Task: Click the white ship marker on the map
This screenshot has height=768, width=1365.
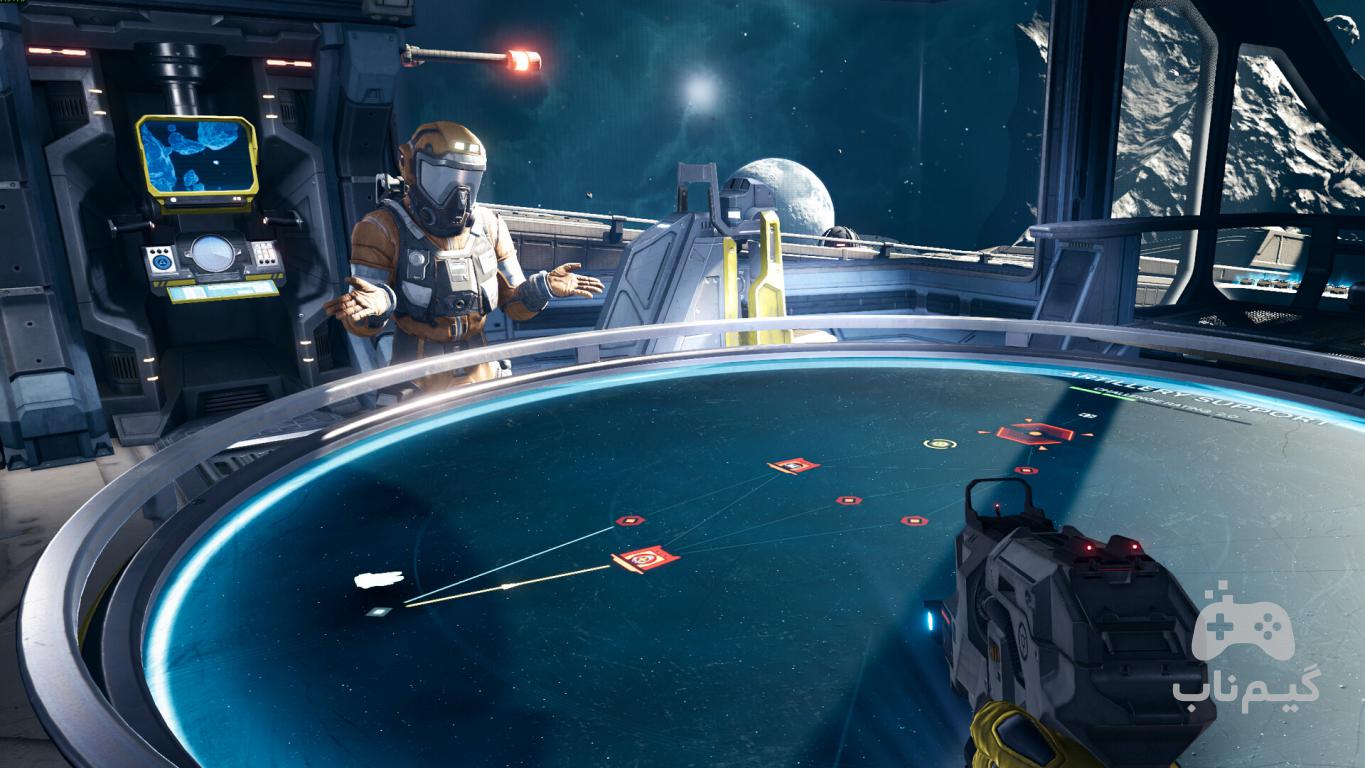Action: pos(379,579)
